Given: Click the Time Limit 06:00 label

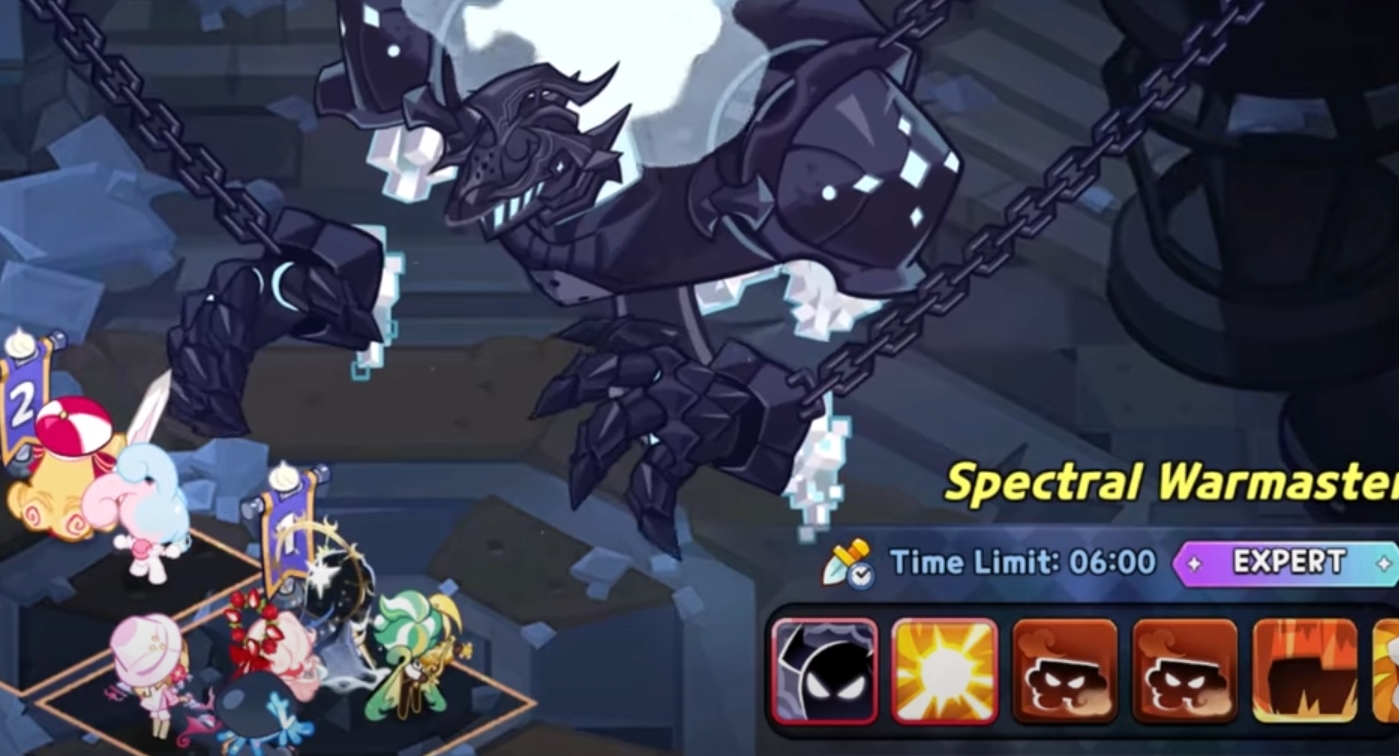Looking at the screenshot, I should coord(1020,562).
